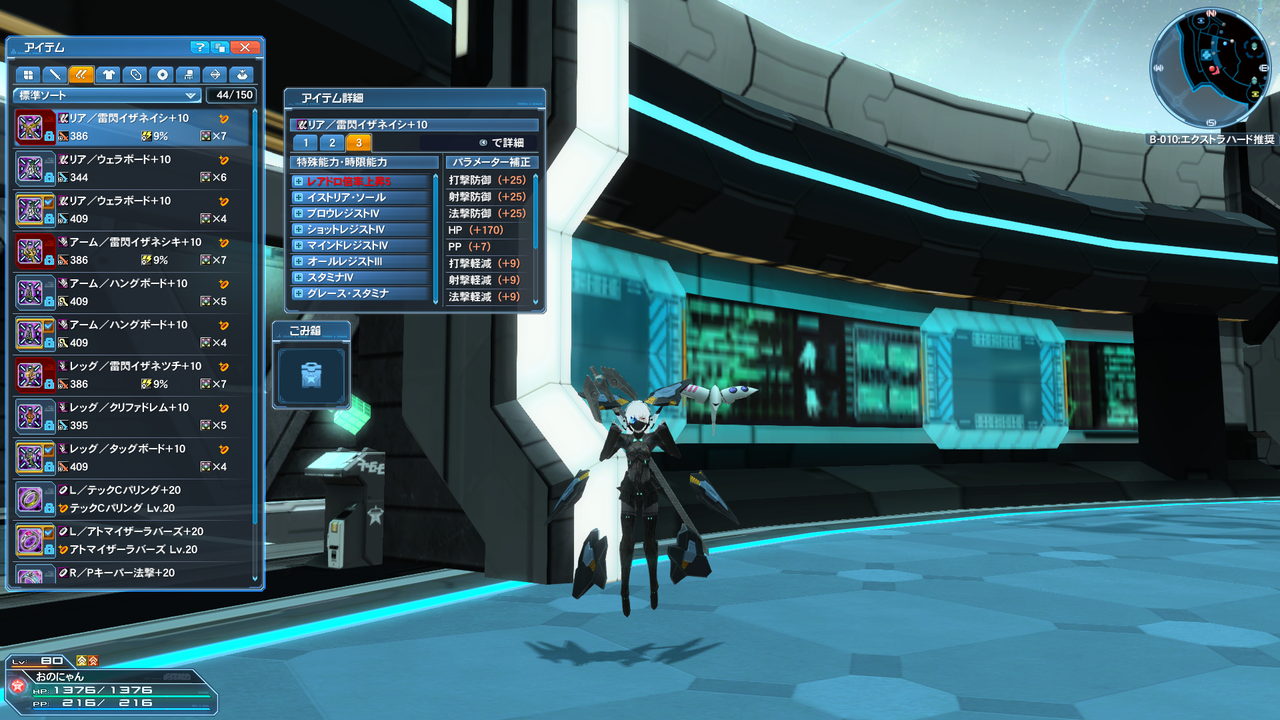1280x720 pixels.
Task: Select the grid all-items category icon
Action: (x=28, y=74)
